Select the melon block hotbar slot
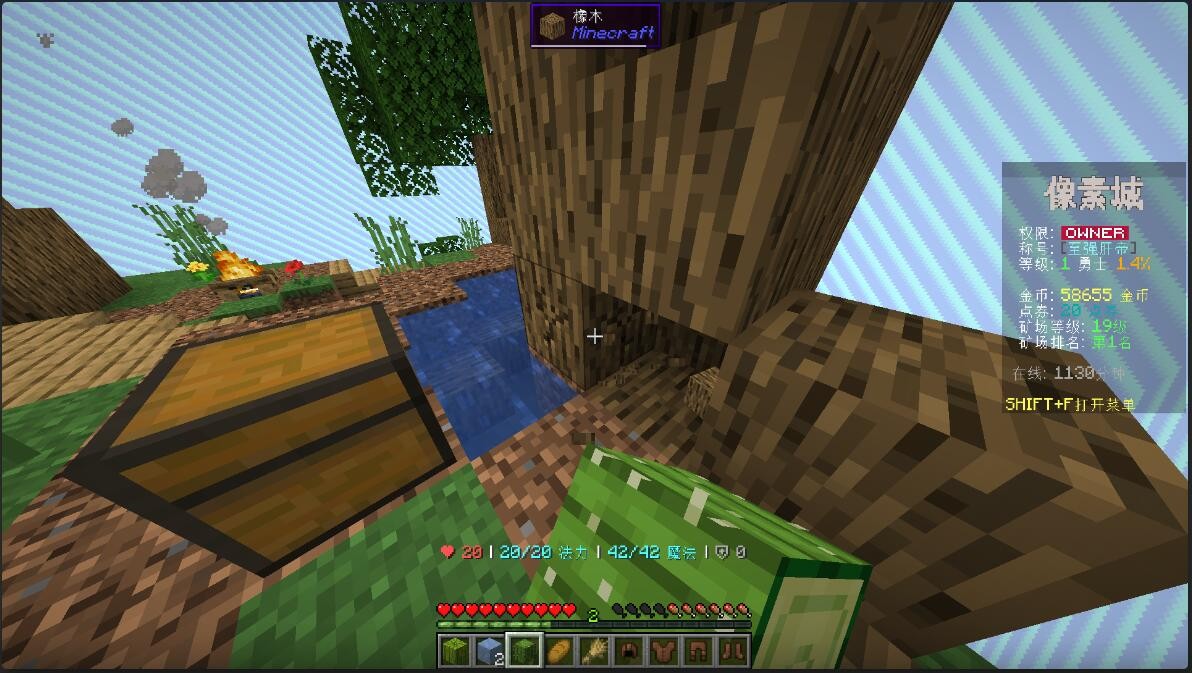1192x673 pixels. pos(456,650)
